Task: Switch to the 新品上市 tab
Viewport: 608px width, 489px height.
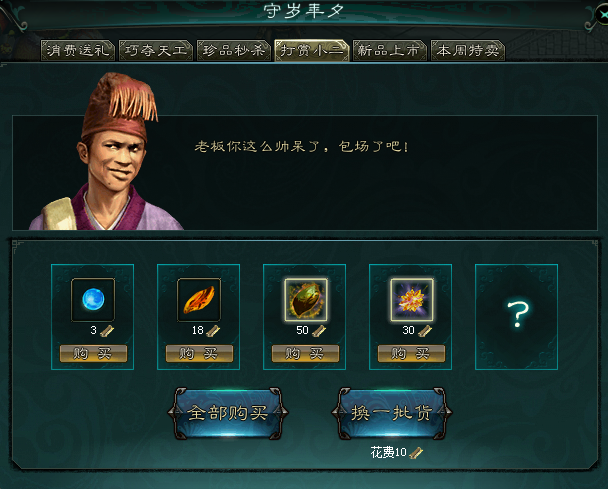Action: [389, 50]
